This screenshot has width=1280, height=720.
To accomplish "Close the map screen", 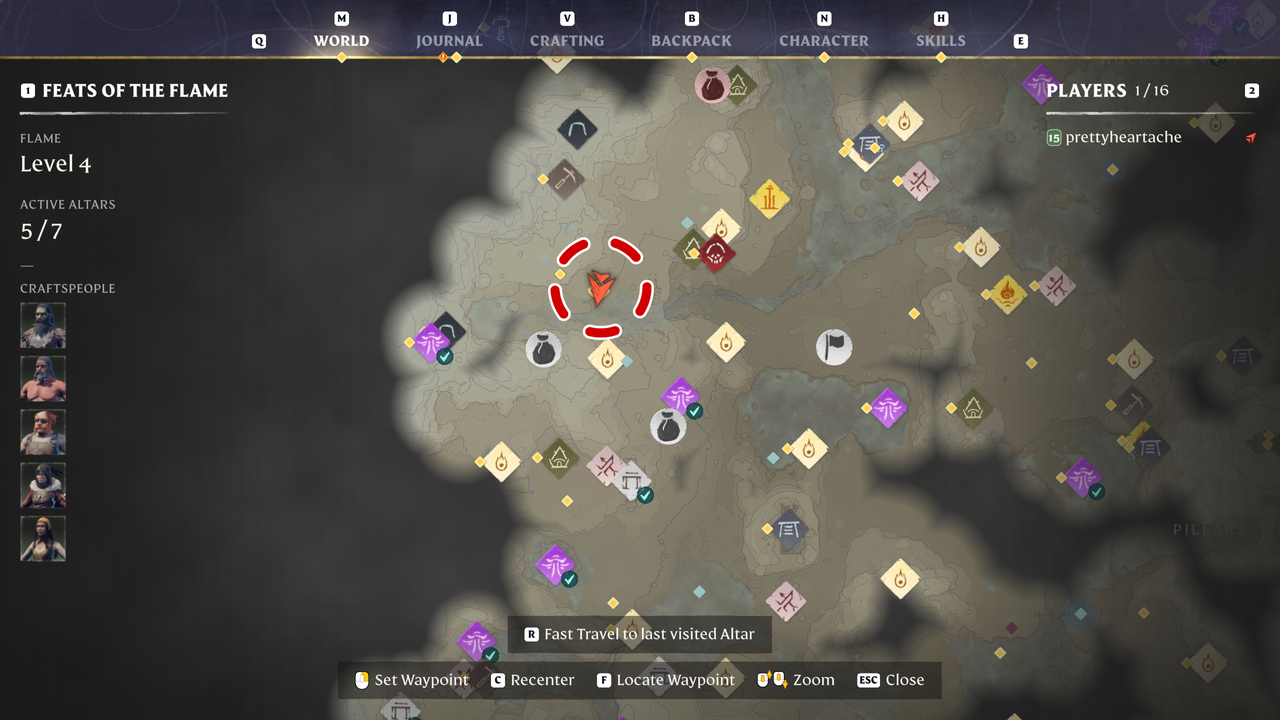I will [891, 680].
